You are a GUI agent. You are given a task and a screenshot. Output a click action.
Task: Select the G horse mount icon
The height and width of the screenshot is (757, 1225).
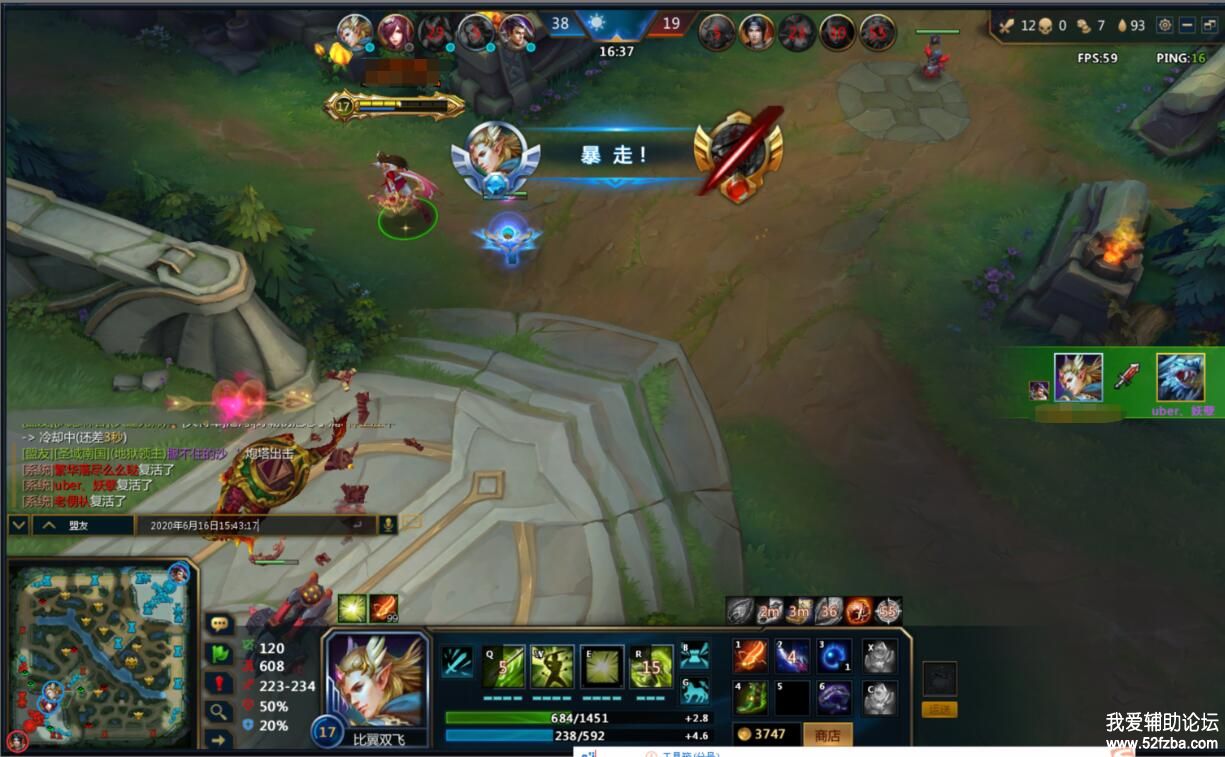pyautogui.click(x=694, y=691)
